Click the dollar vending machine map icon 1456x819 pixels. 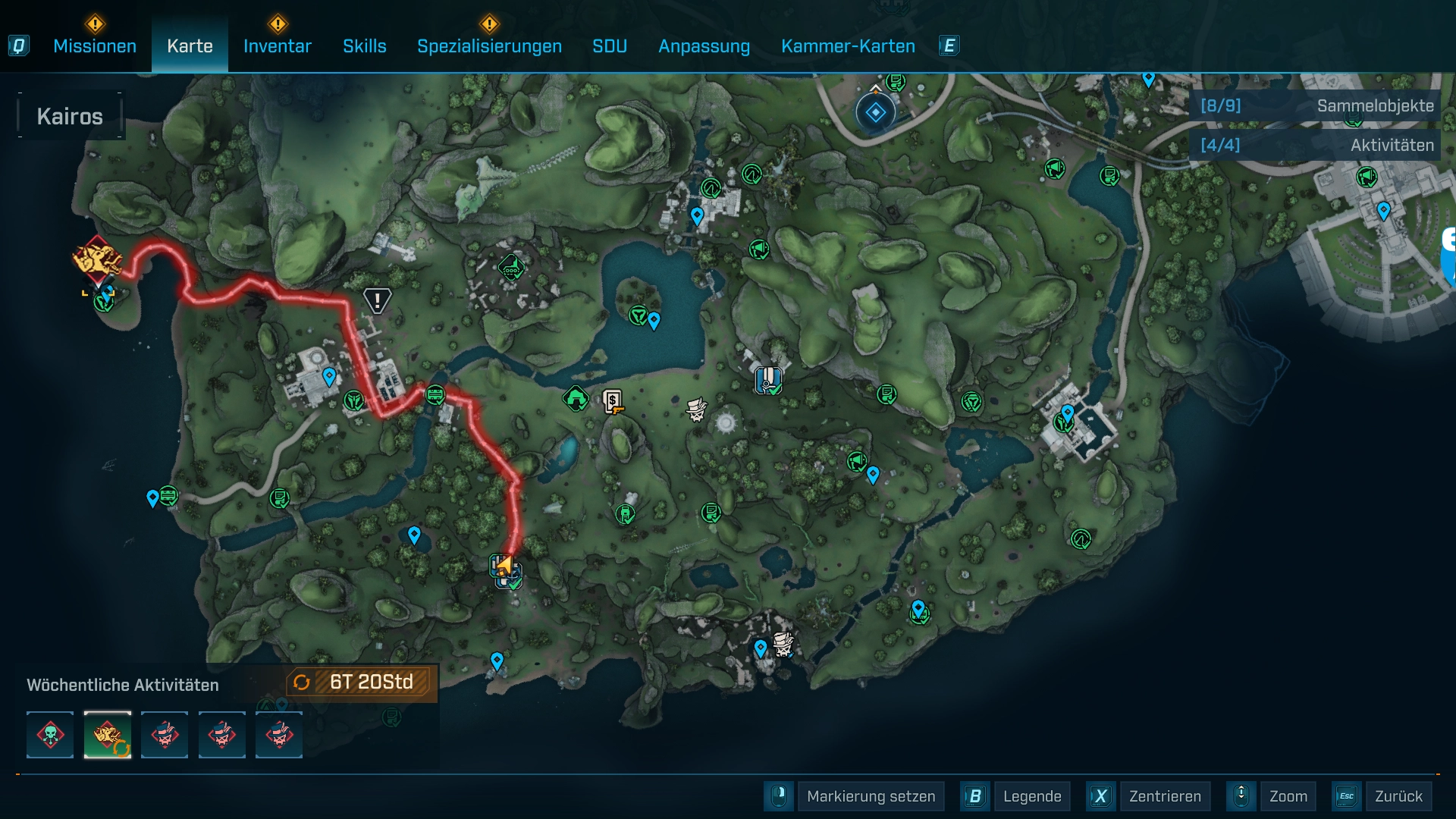coord(613,400)
